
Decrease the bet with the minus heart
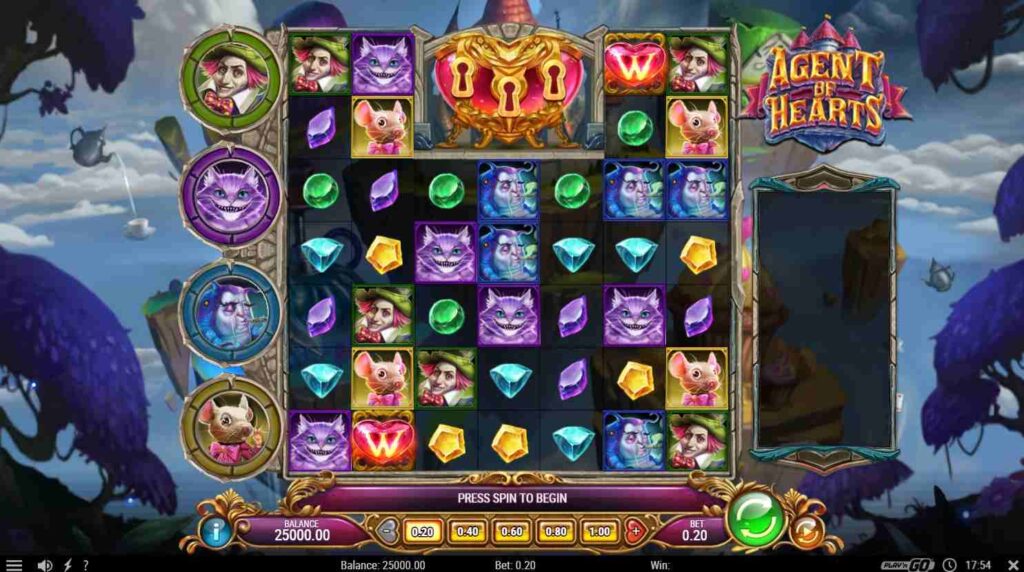pos(387,530)
